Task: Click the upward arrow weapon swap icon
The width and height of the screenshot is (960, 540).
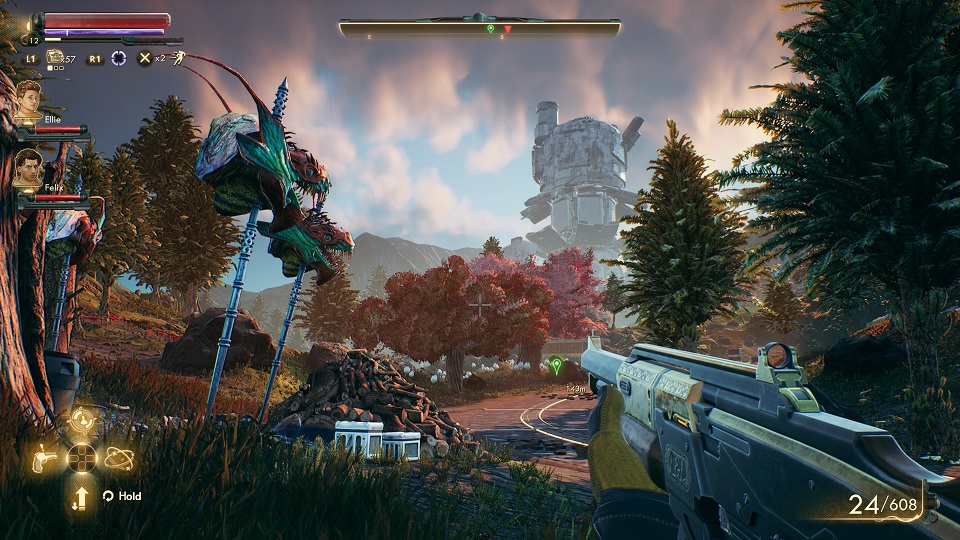Action: point(81,496)
